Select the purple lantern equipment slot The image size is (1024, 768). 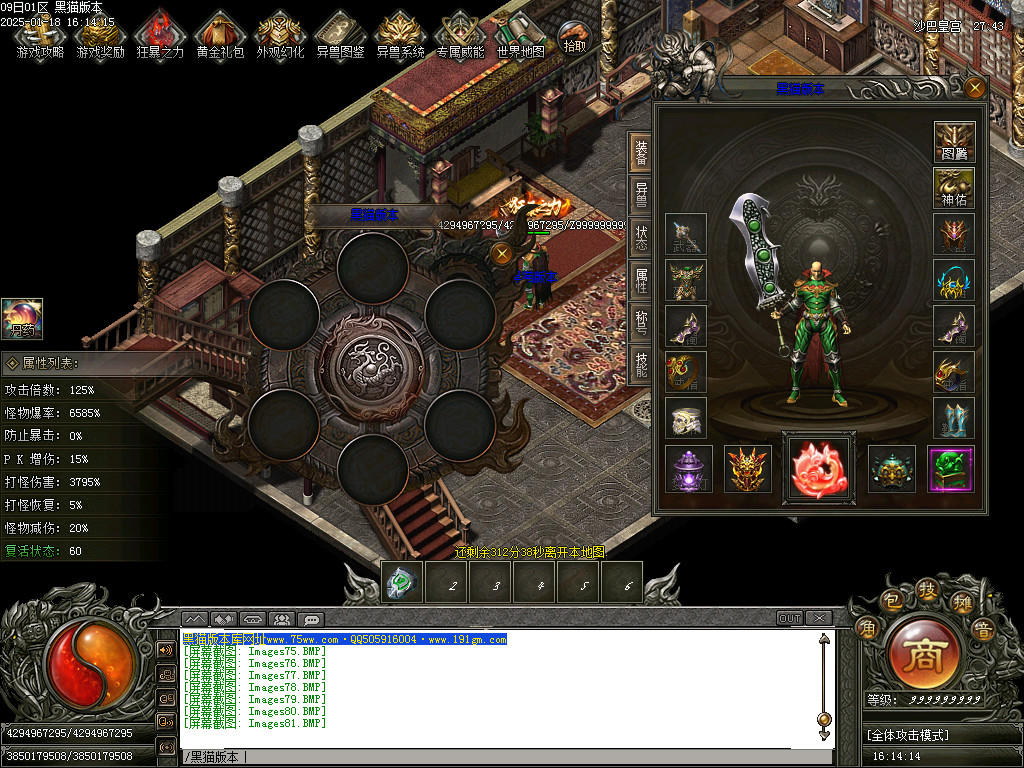[x=688, y=469]
